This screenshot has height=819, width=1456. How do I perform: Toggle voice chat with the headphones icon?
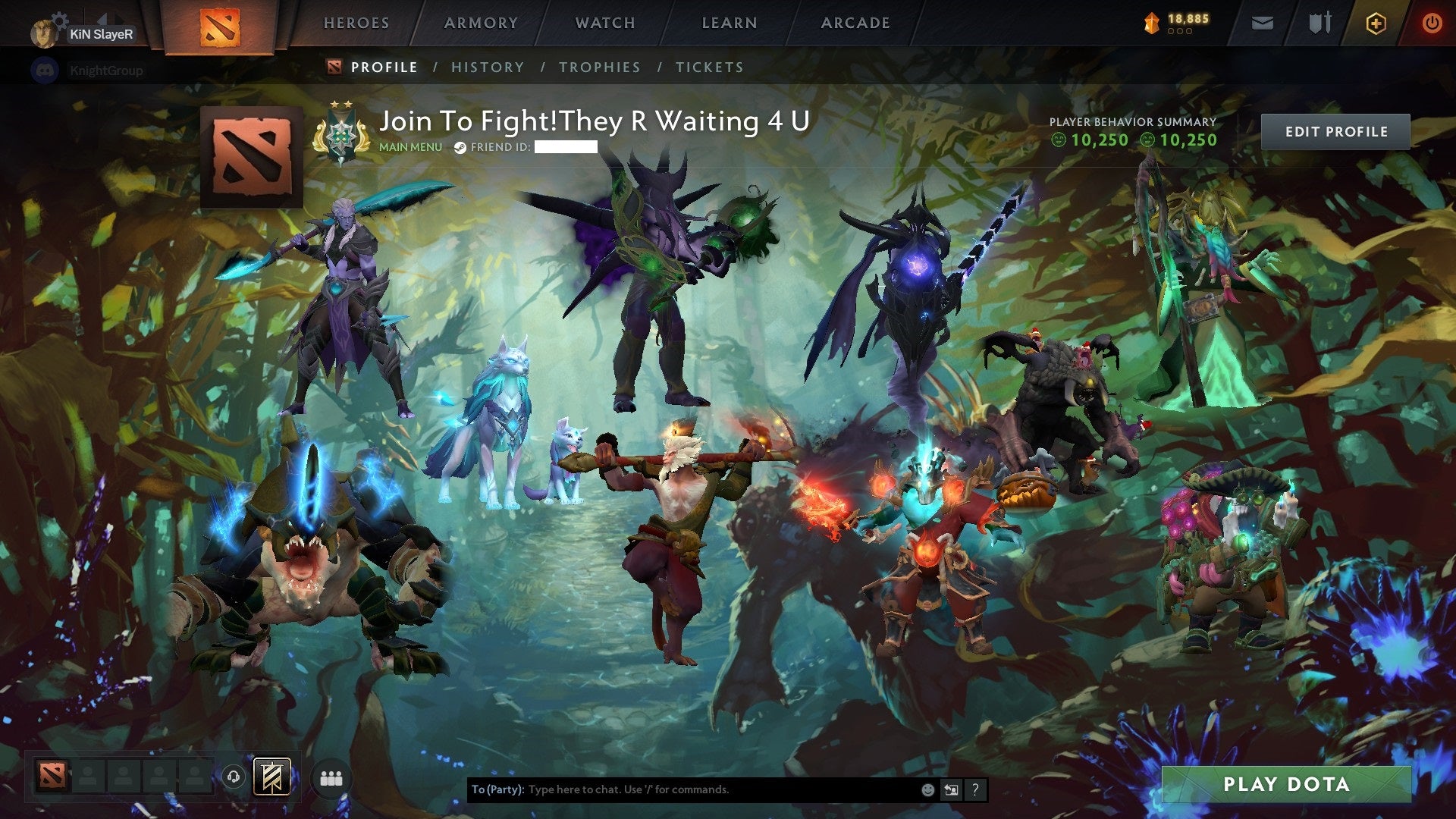click(234, 777)
